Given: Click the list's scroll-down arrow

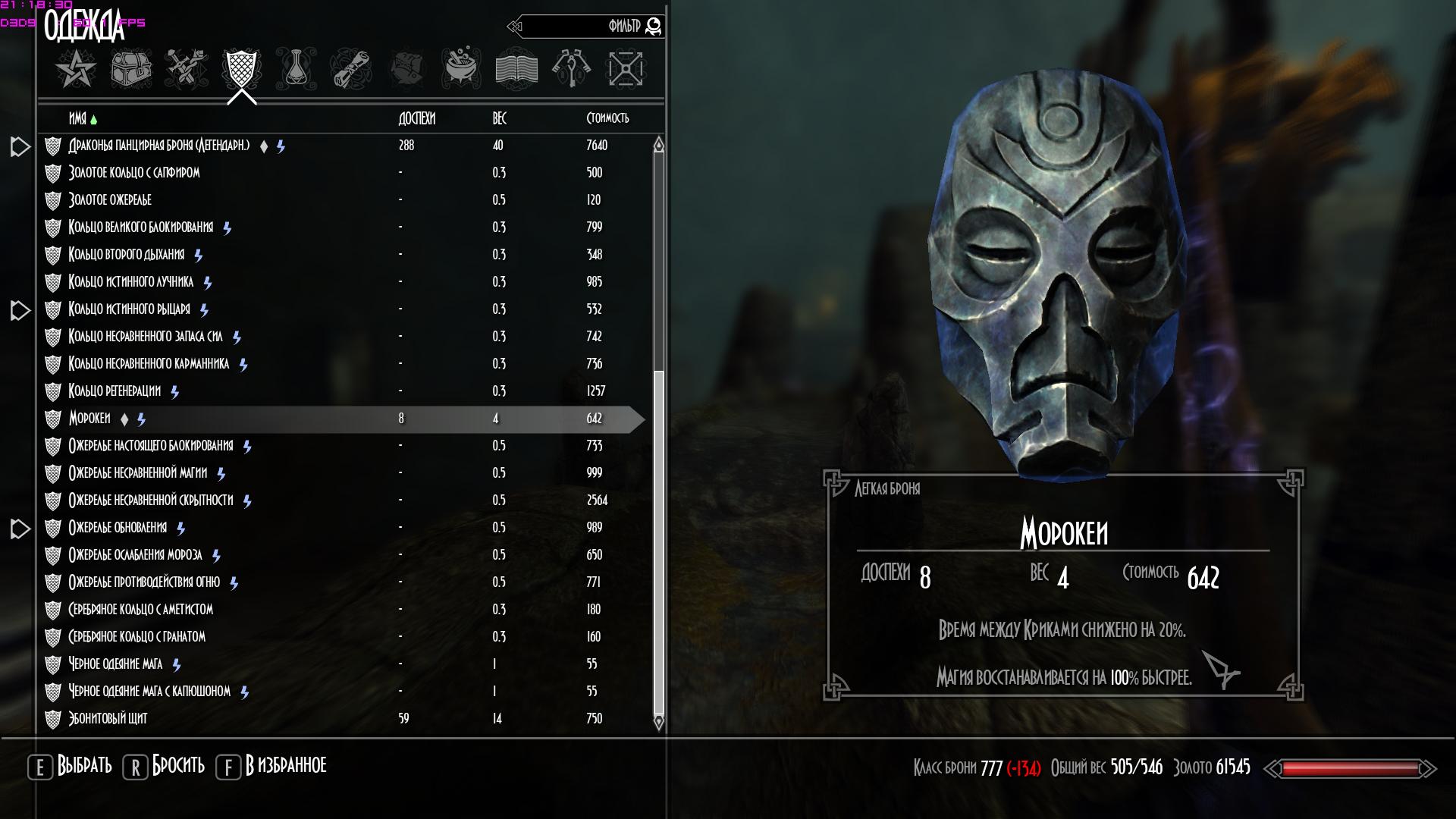Looking at the screenshot, I should tap(658, 722).
